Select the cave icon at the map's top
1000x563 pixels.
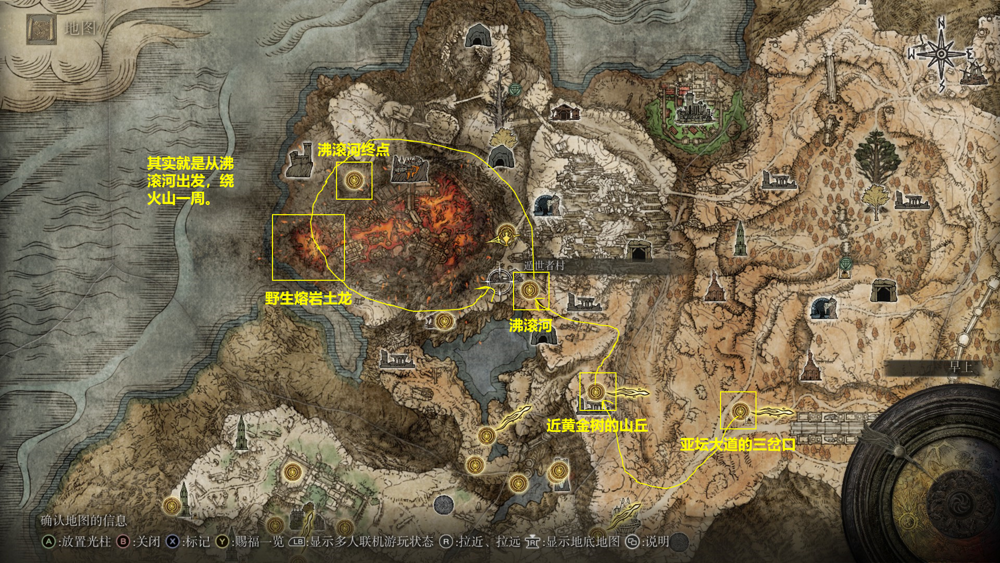point(477,37)
